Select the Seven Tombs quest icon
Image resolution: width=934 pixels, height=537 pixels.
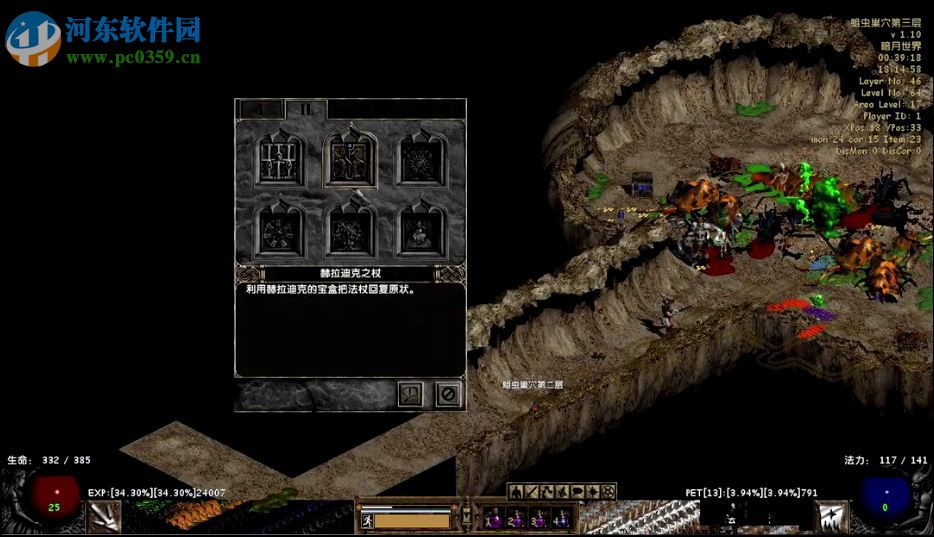(x=419, y=230)
